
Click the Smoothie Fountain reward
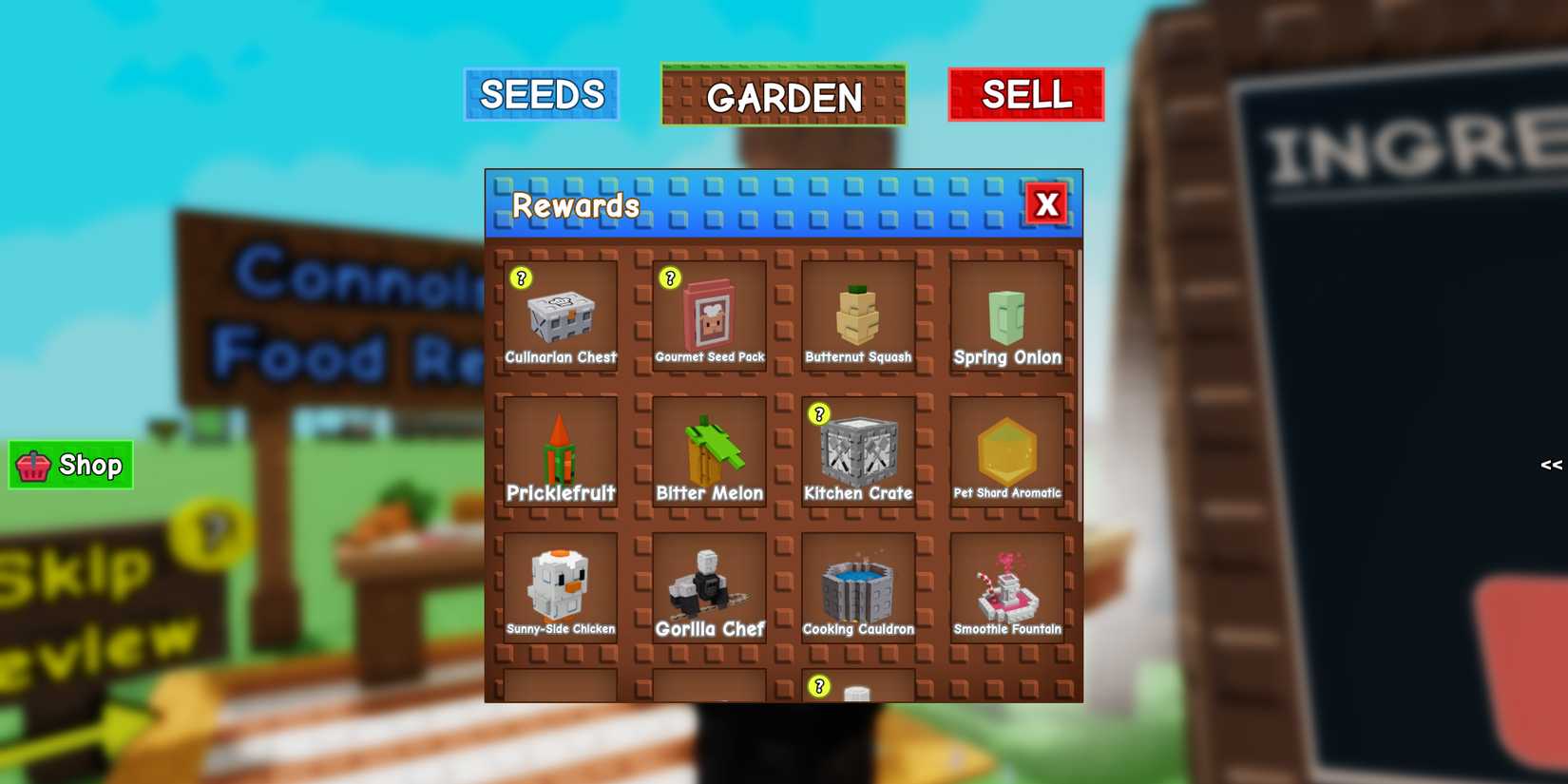point(1008,587)
